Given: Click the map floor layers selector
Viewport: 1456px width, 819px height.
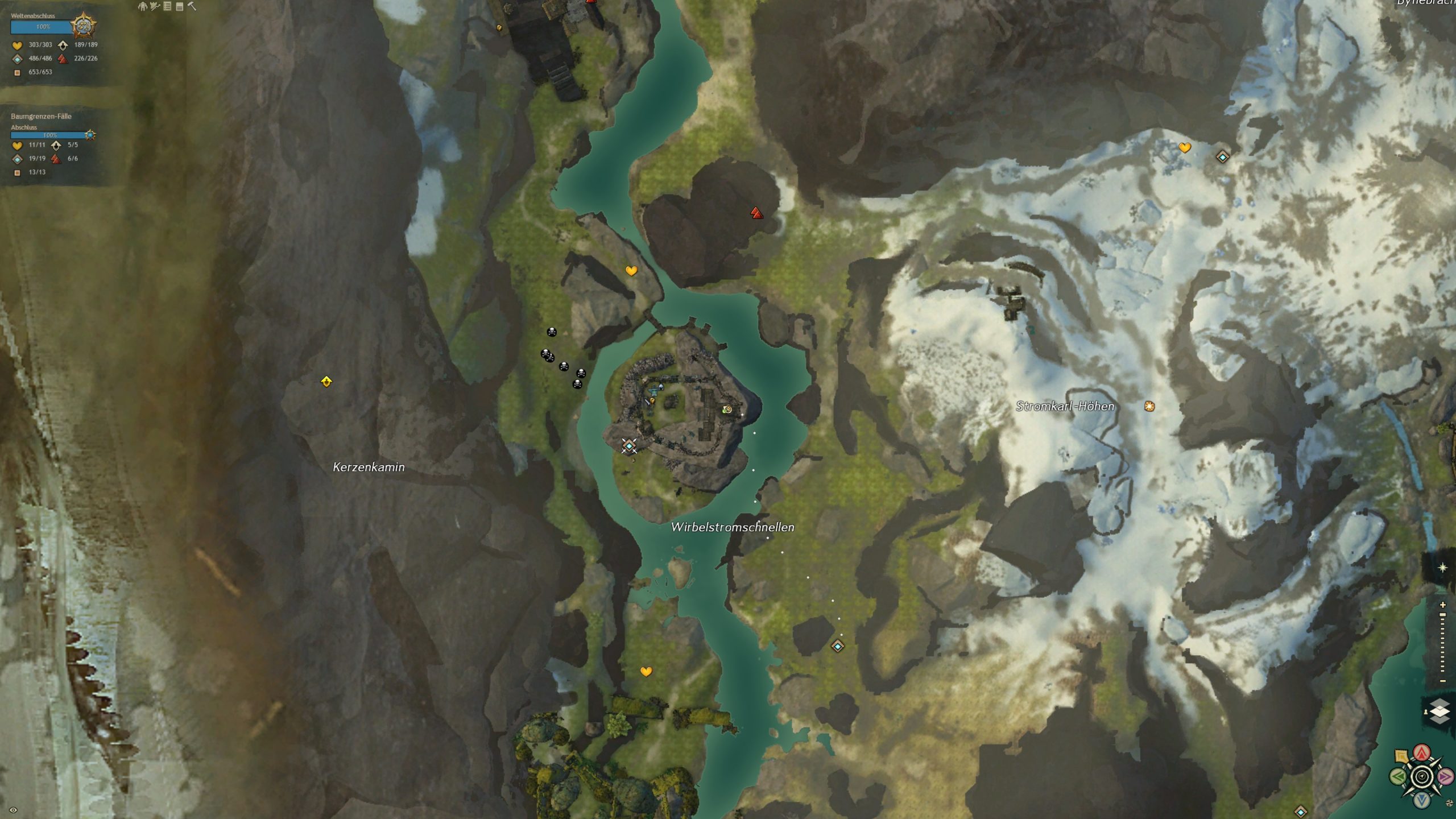Looking at the screenshot, I should tap(1440, 711).
